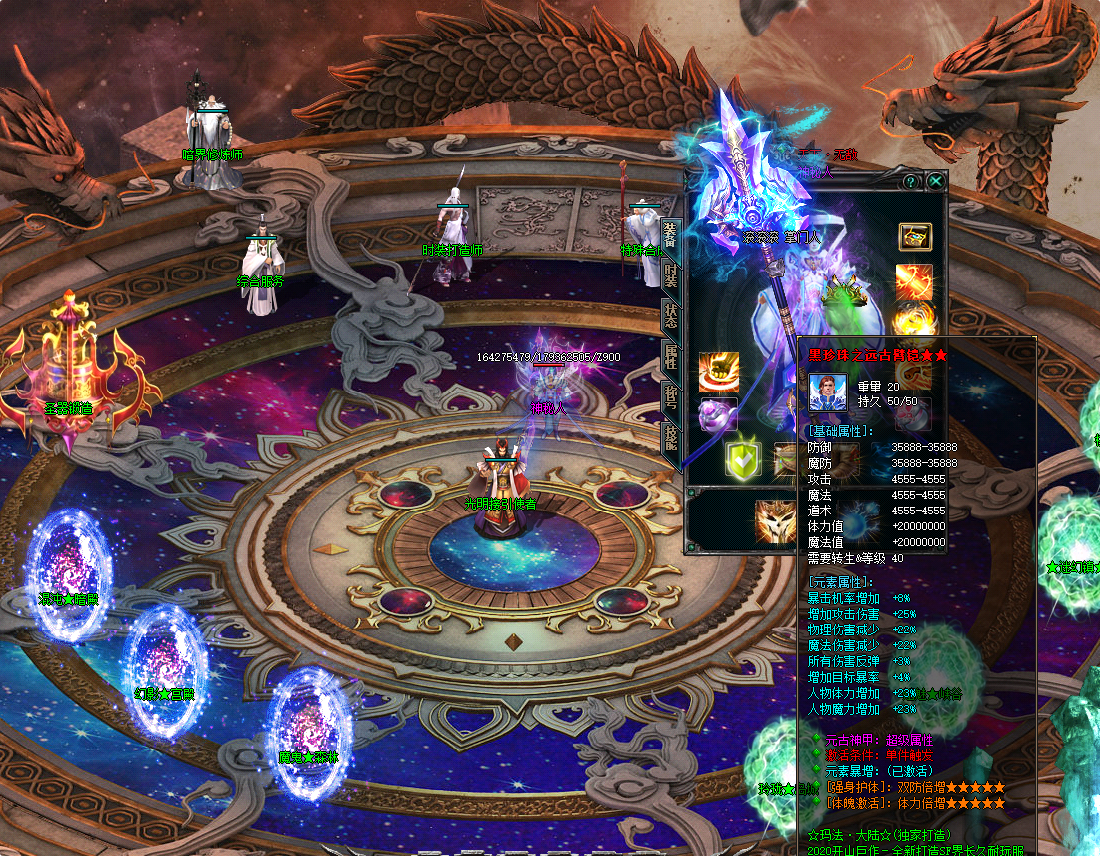Screen dimensions: 1100x856
Task: Show the 属性 tab
Action: (x=671, y=357)
